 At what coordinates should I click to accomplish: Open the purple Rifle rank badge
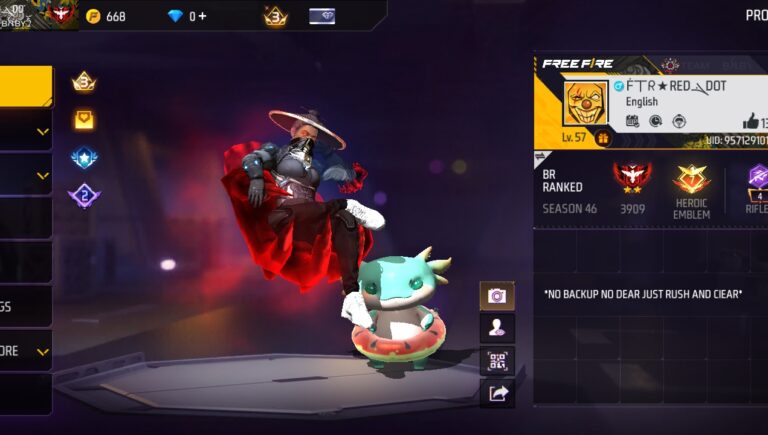point(757,187)
